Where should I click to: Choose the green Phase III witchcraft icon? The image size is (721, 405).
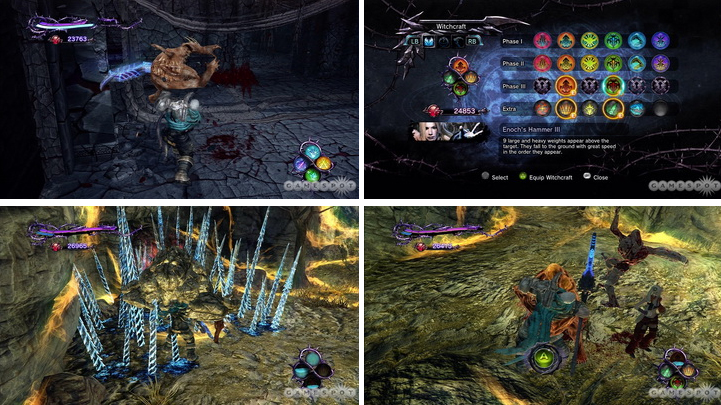pyautogui.click(x=611, y=86)
